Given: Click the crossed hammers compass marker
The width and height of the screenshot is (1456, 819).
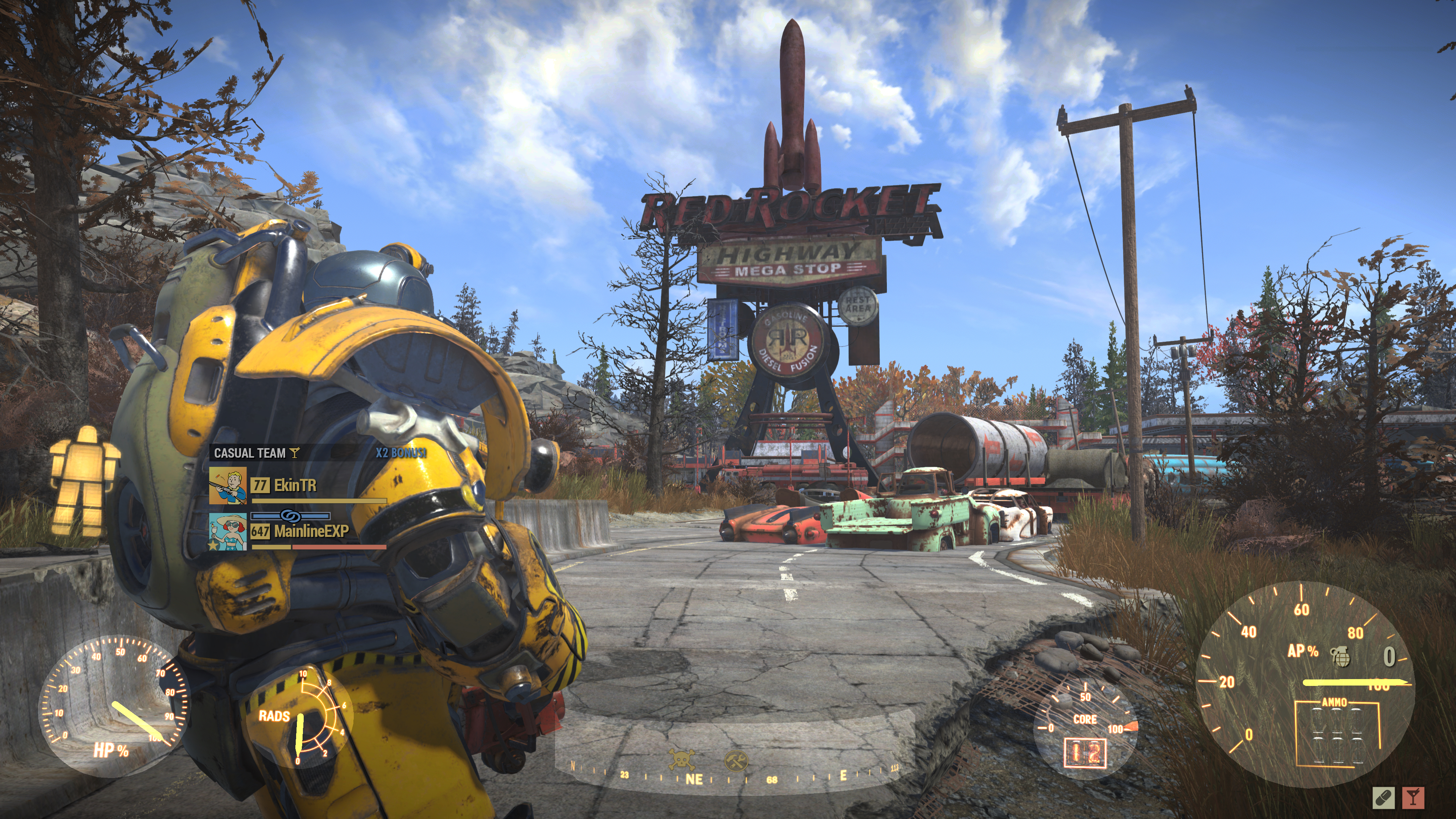Looking at the screenshot, I should pyautogui.click(x=736, y=760).
